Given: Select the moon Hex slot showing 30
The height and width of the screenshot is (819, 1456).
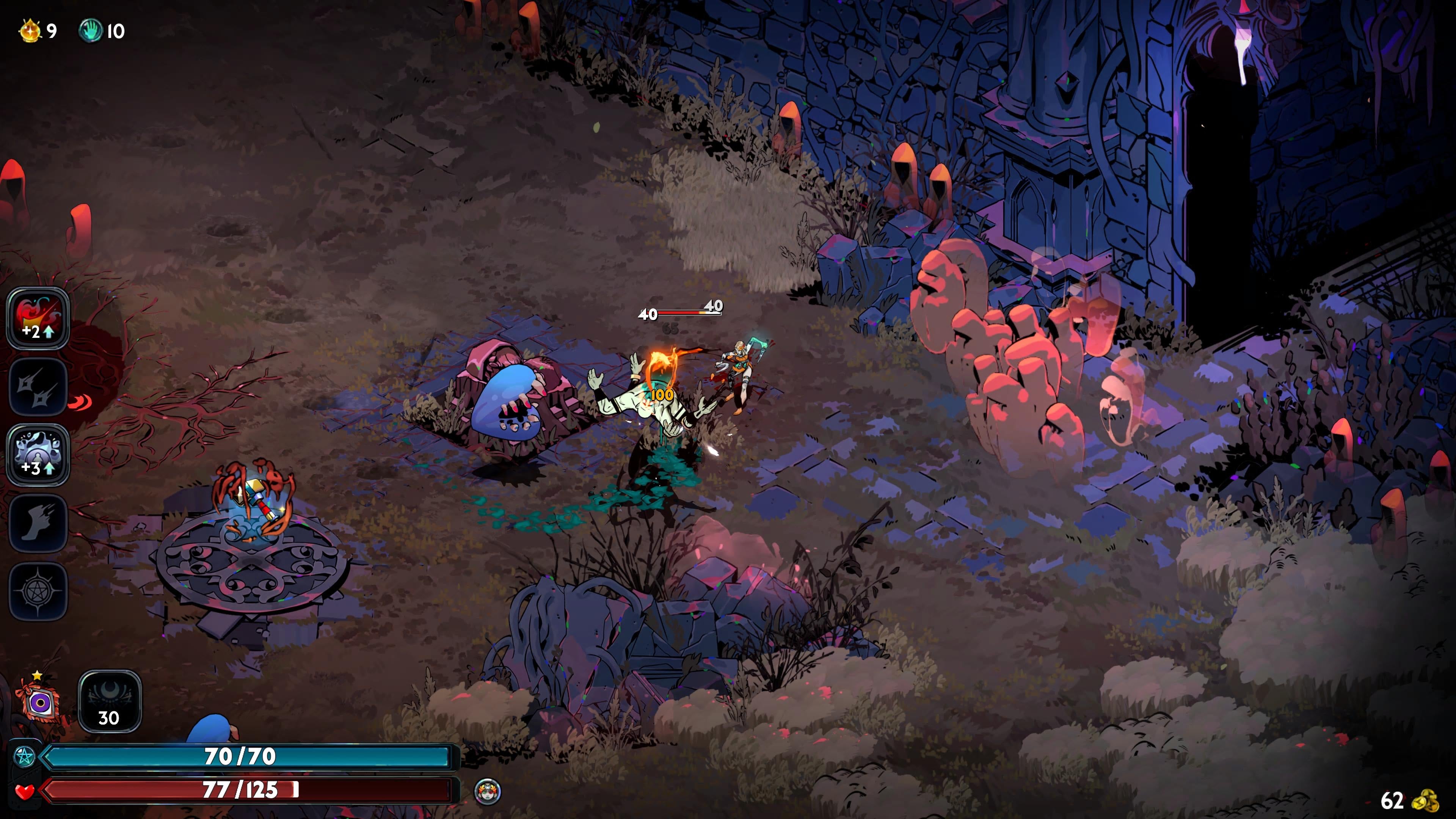Looking at the screenshot, I should click(x=109, y=701).
